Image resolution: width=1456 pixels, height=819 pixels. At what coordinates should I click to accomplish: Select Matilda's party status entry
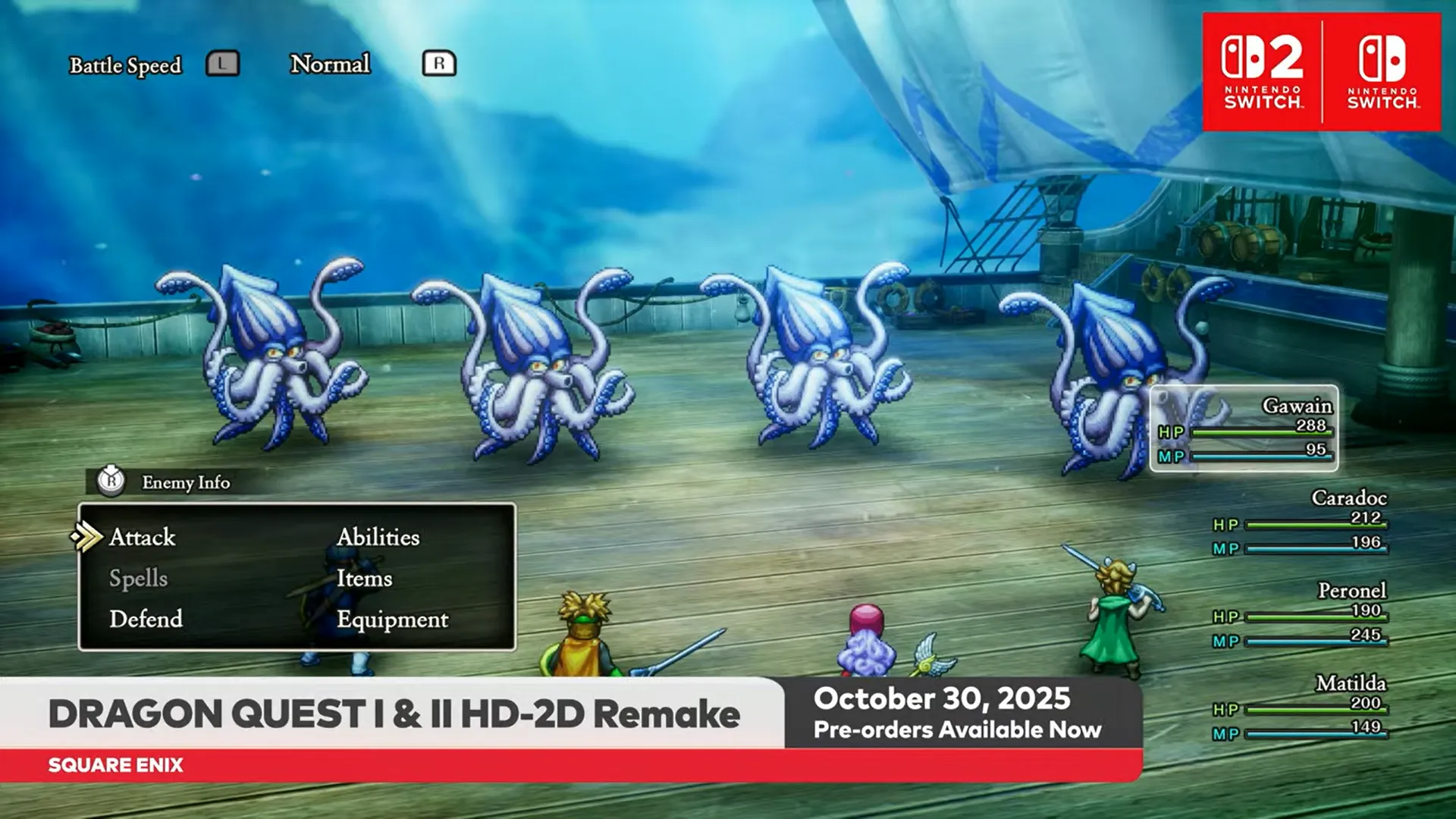coord(1300,708)
